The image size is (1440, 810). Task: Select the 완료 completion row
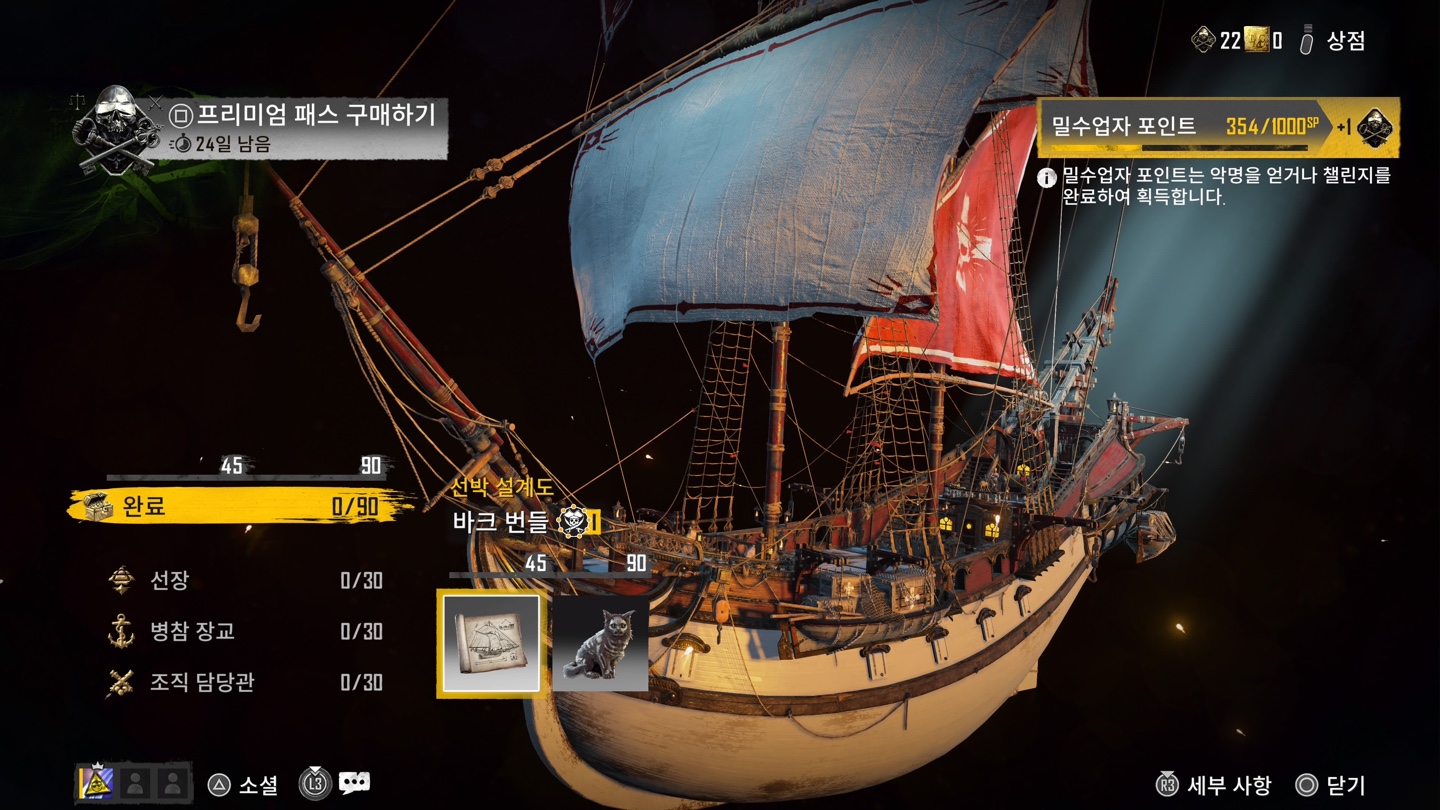click(240, 506)
